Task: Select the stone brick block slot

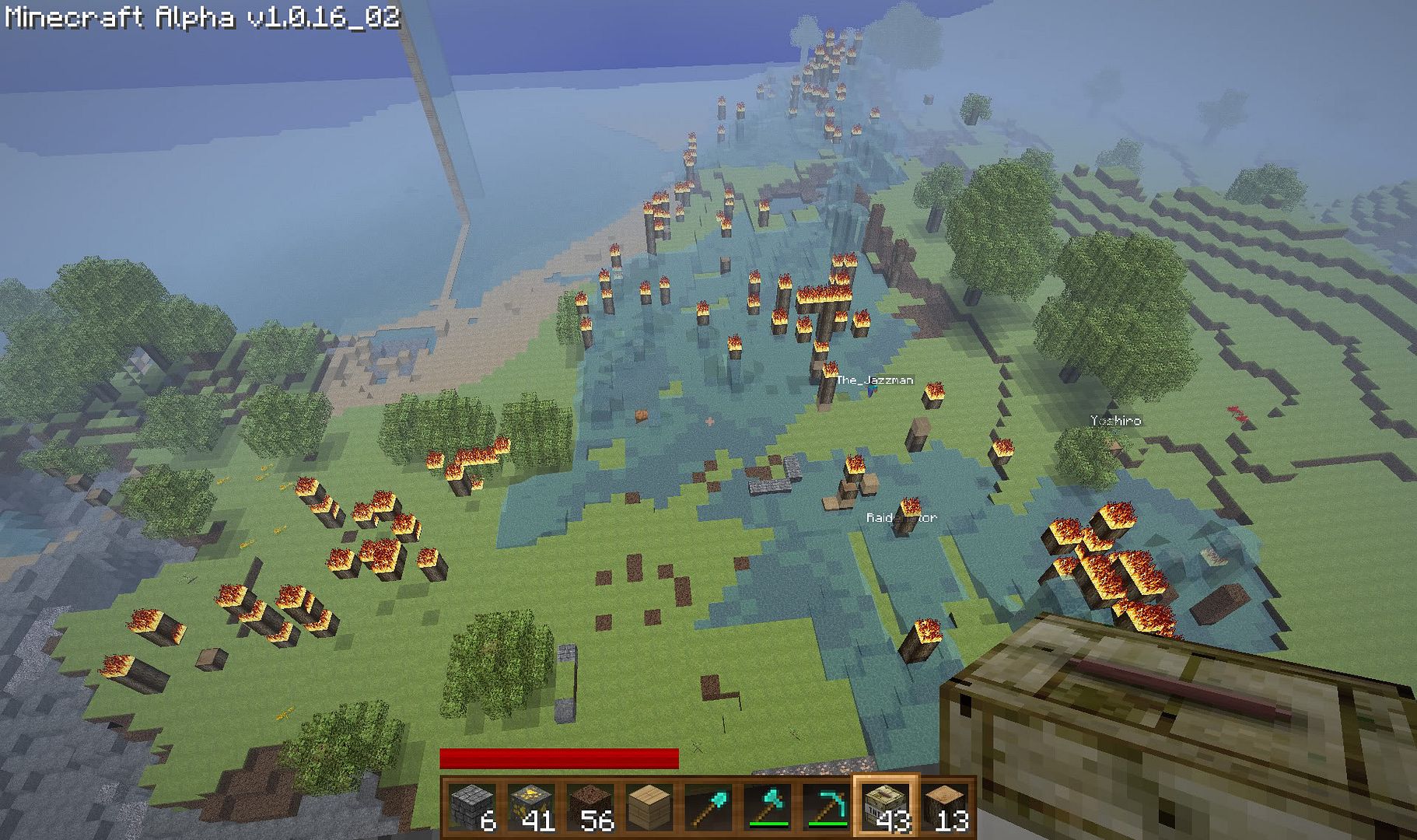Action: [473, 807]
